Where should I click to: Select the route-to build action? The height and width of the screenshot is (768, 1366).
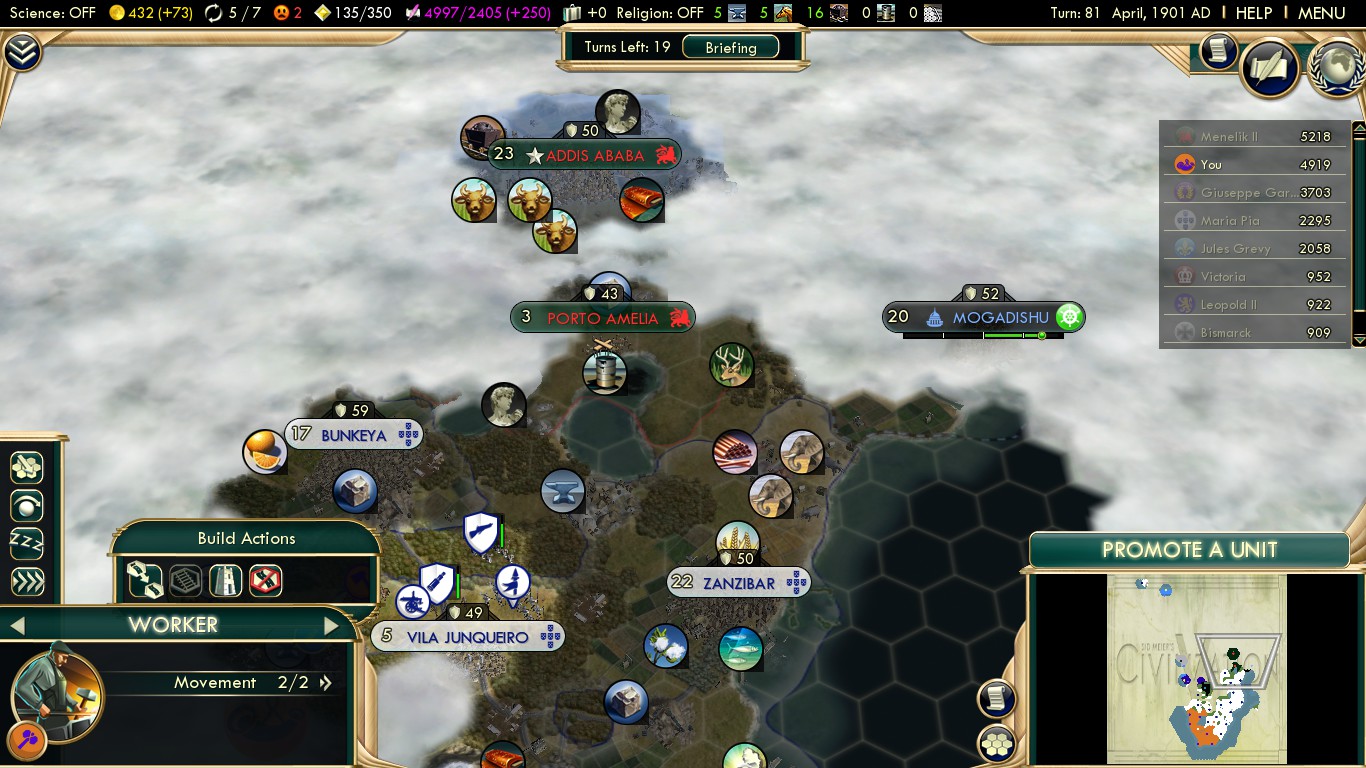146,580
